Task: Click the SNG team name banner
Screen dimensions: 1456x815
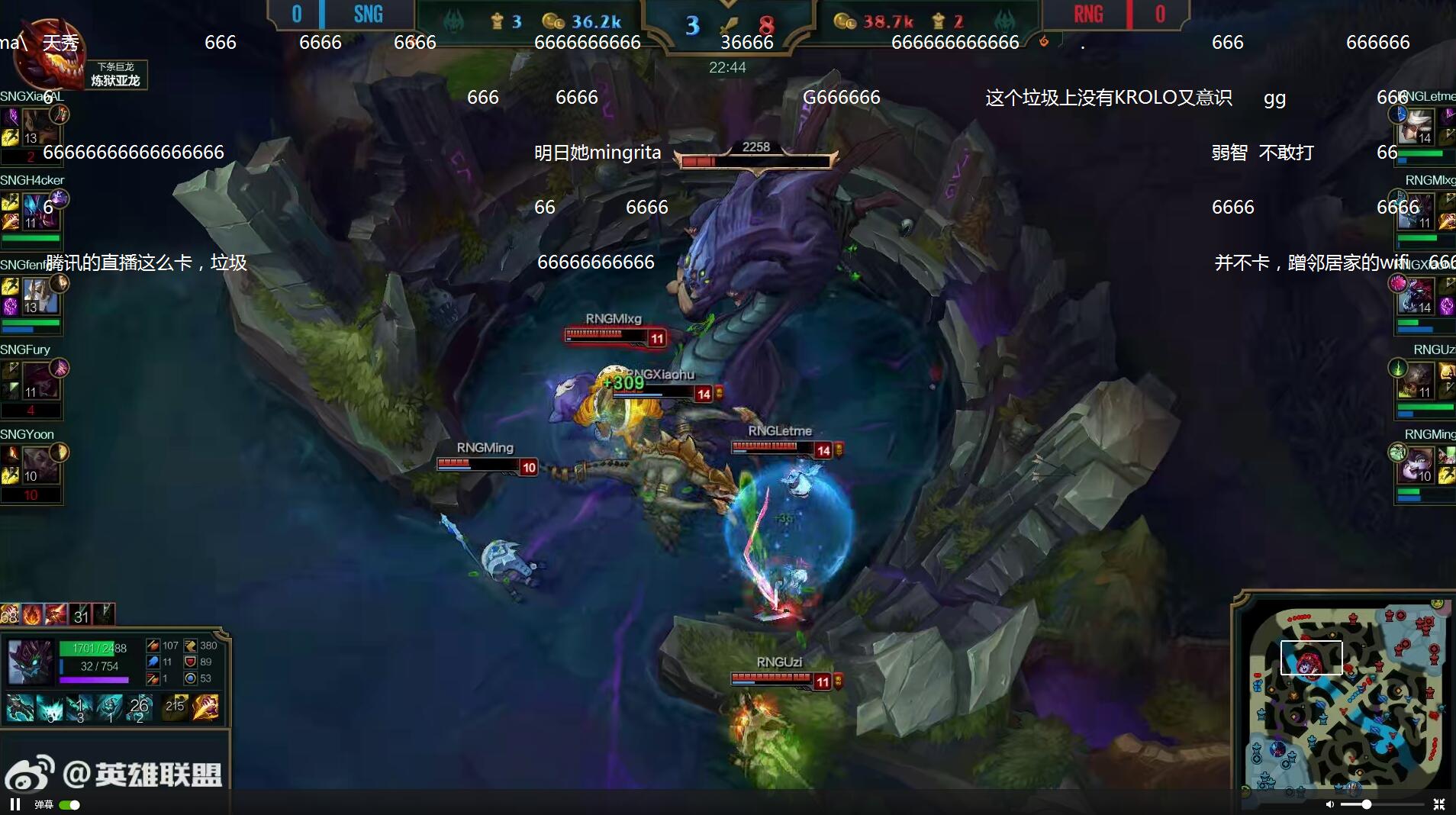Action: pos(368,14)
